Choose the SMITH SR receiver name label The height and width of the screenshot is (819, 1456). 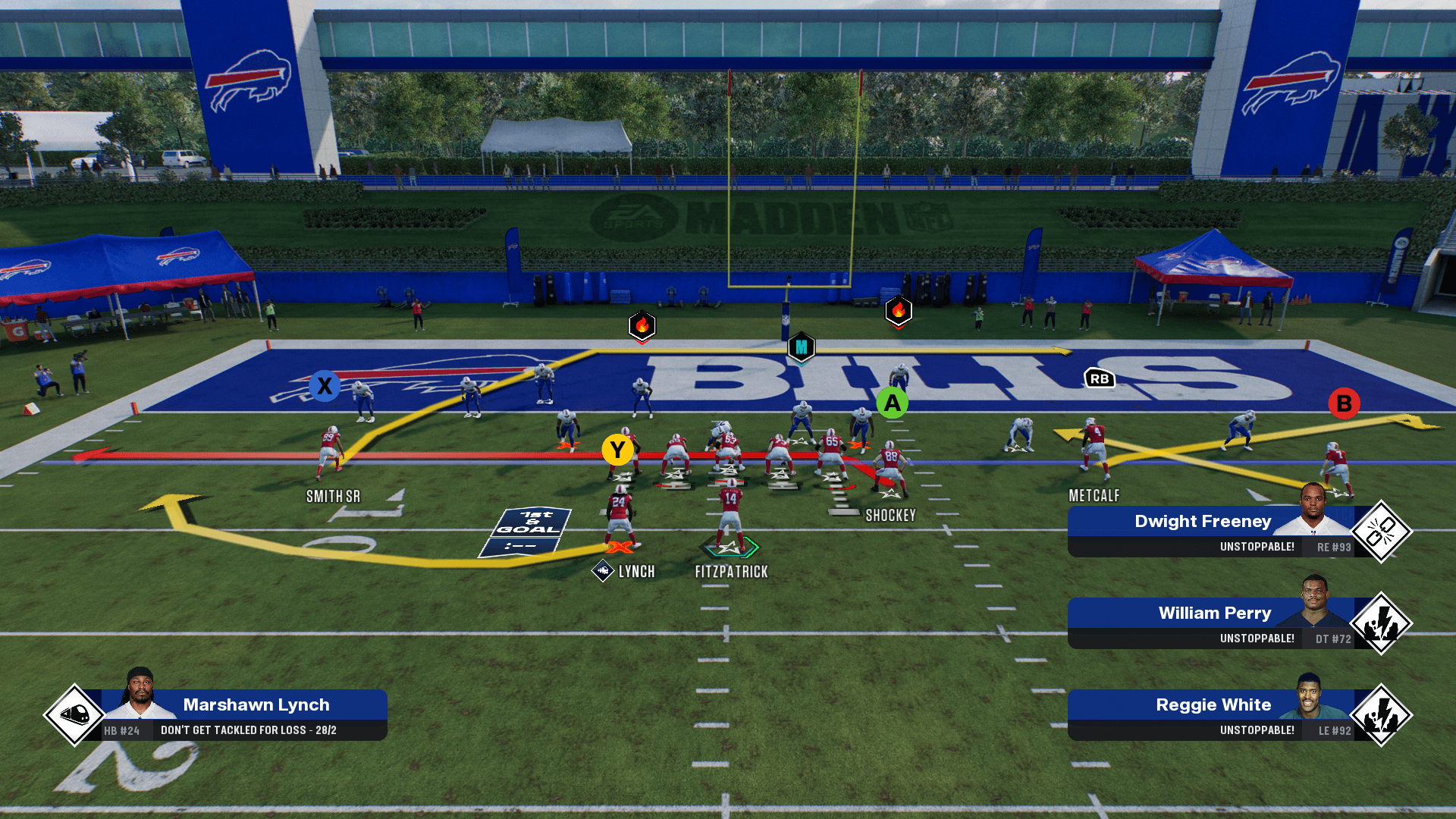coord(333,497)
